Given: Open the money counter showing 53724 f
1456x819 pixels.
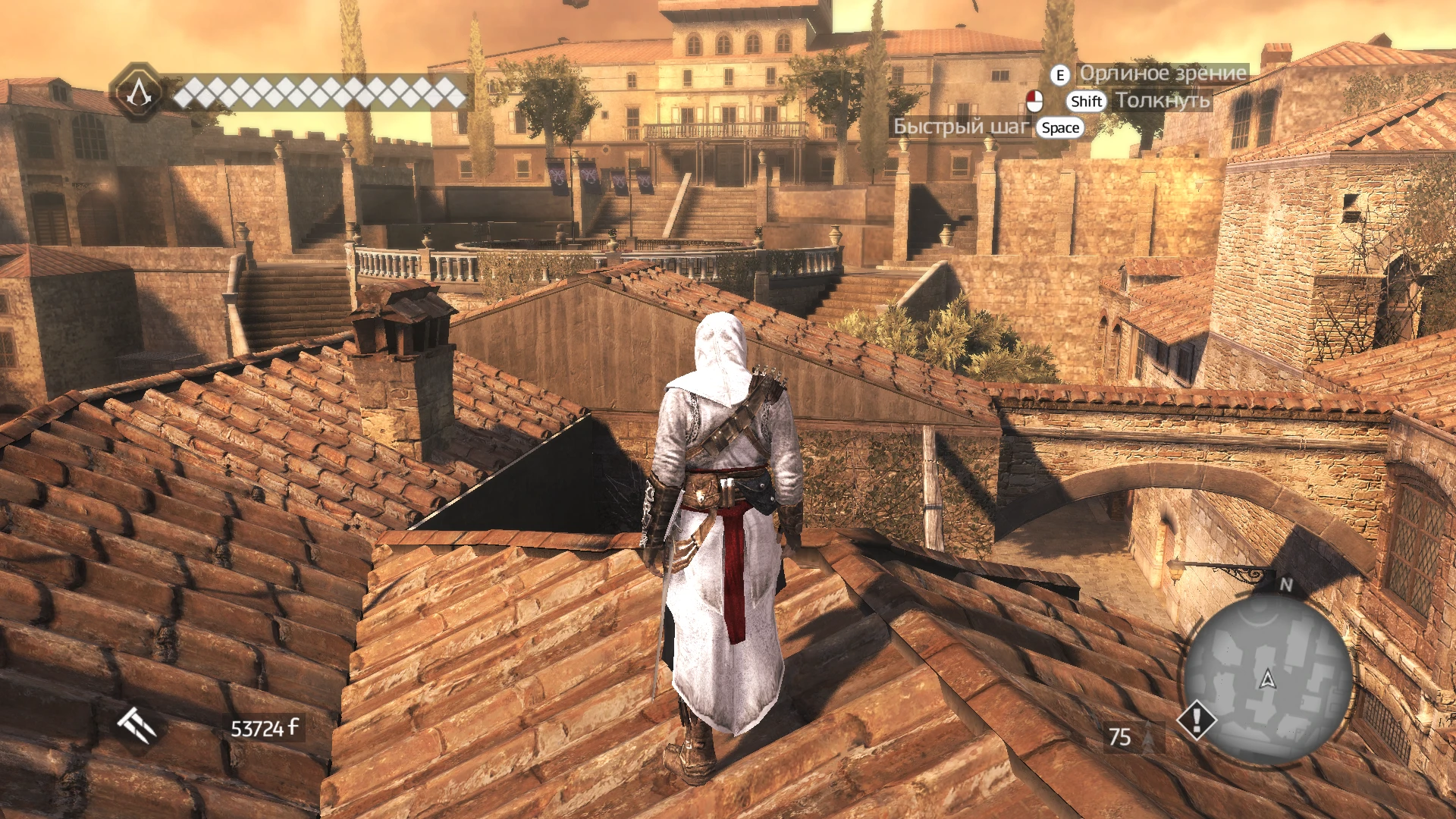Looking at the screenshot, I should 262,727.
